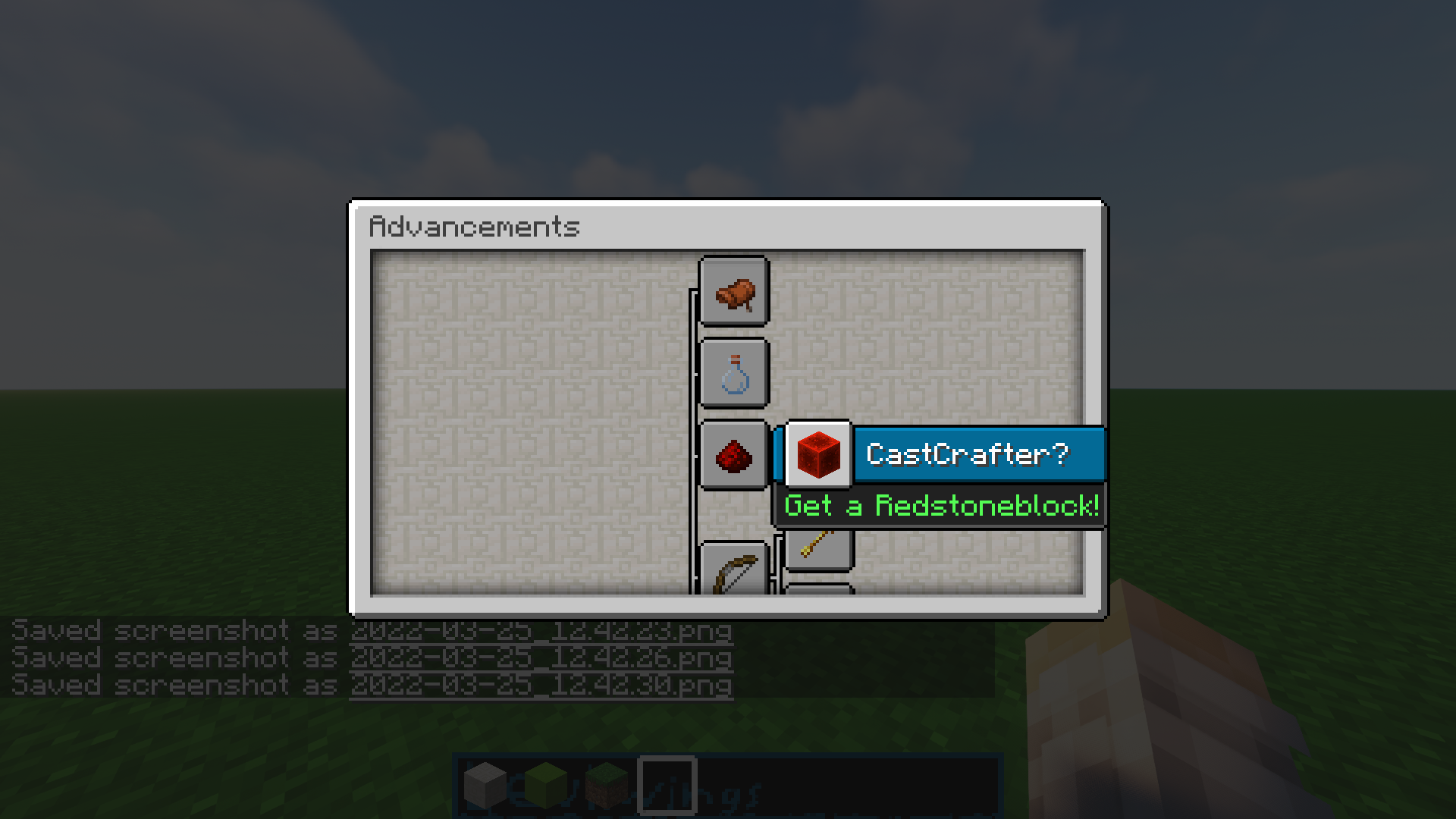The width and height of the screenshot is (1456, 819).
Task: Select the saddle advancement icon
Action: [733, 293]
